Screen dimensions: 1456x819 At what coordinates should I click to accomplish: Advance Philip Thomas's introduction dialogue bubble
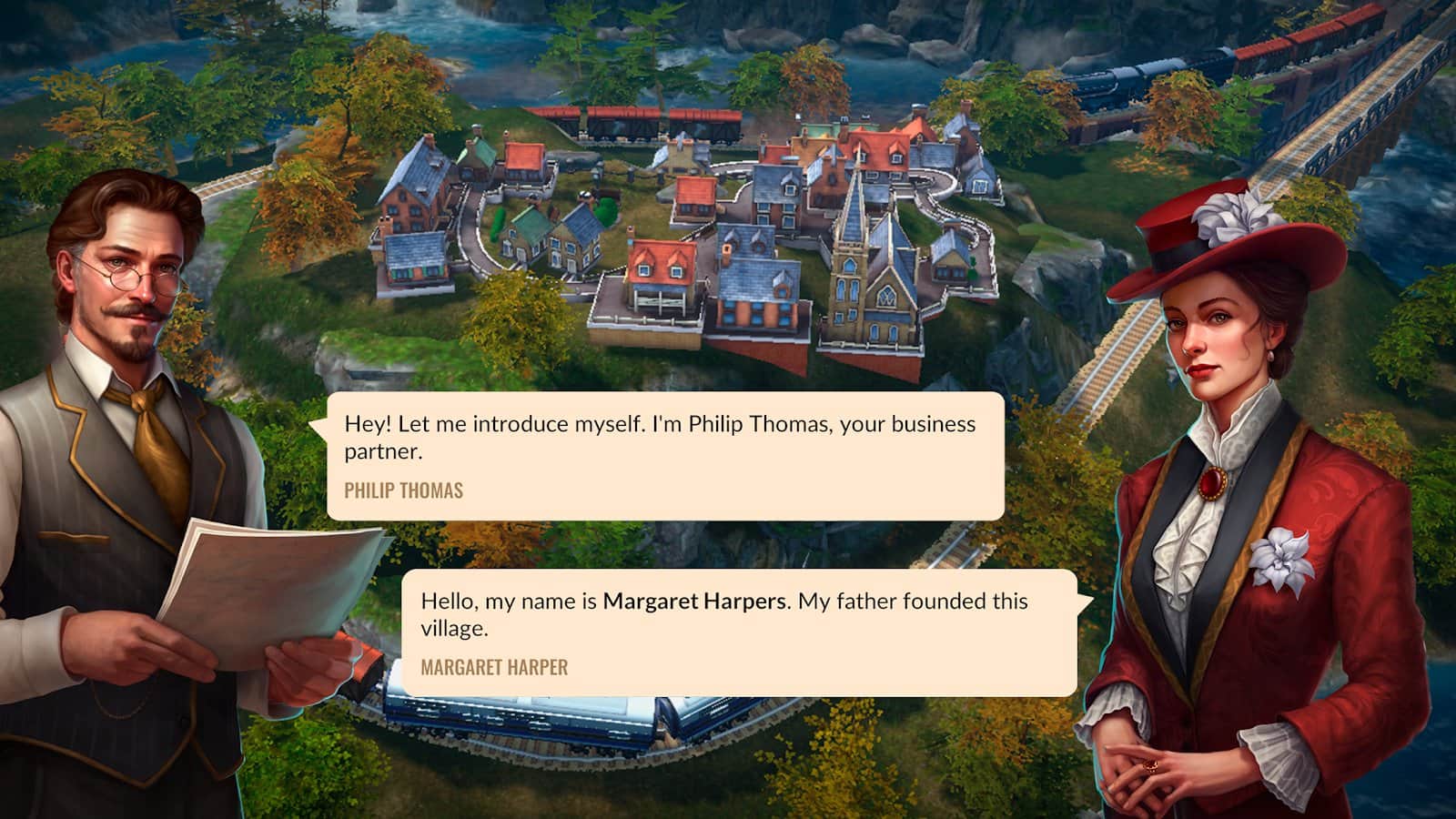point(664,456)
